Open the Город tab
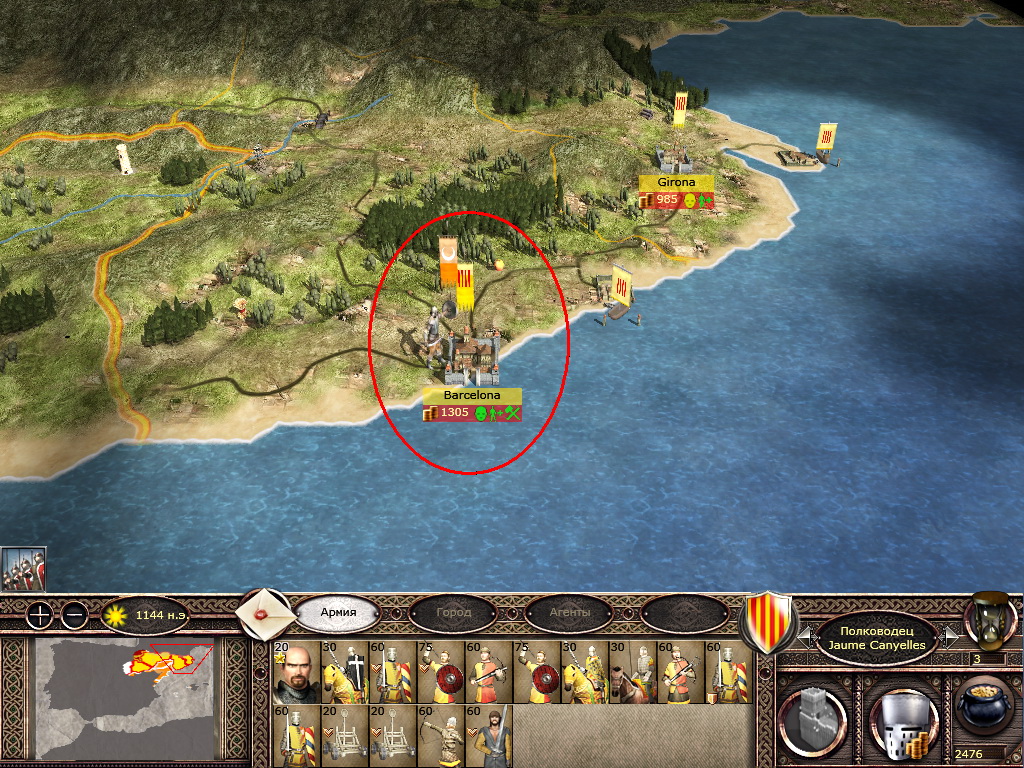This screenshot has width=1024, height=768. (x=453, y=612)
